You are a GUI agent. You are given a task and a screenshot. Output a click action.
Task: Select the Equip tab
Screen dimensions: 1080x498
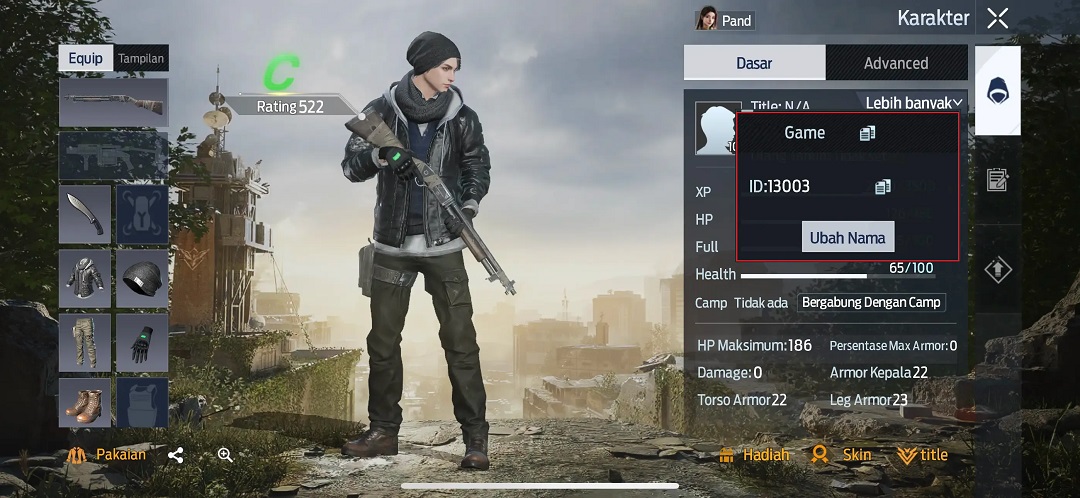pyautogui.click(x=86, y=58)
